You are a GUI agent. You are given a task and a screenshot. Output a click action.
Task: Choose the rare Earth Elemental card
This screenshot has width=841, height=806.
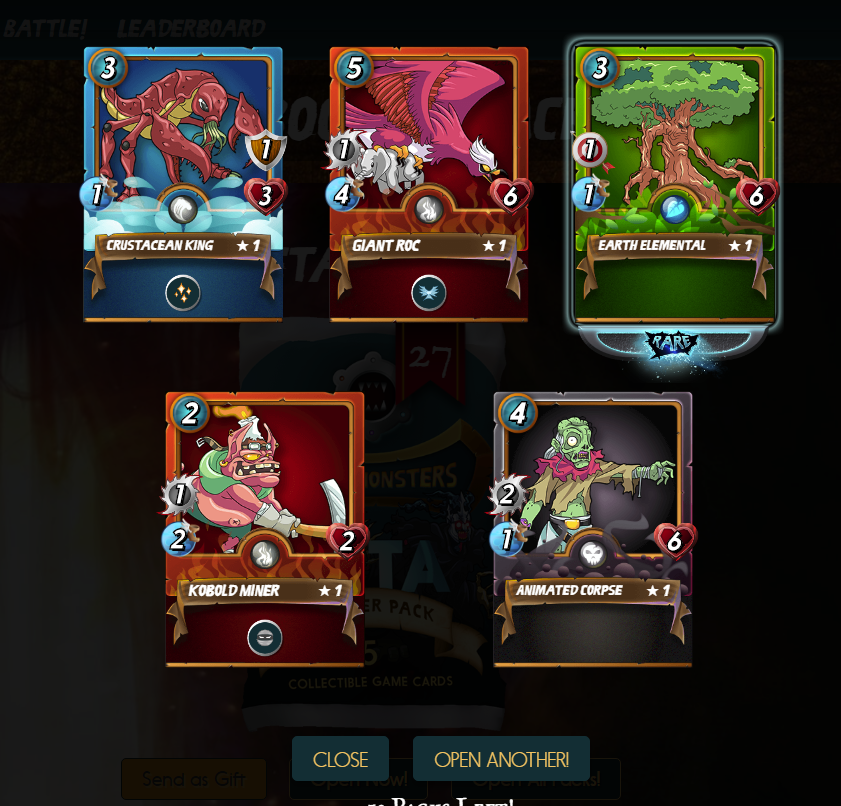[x=675, y=184]
